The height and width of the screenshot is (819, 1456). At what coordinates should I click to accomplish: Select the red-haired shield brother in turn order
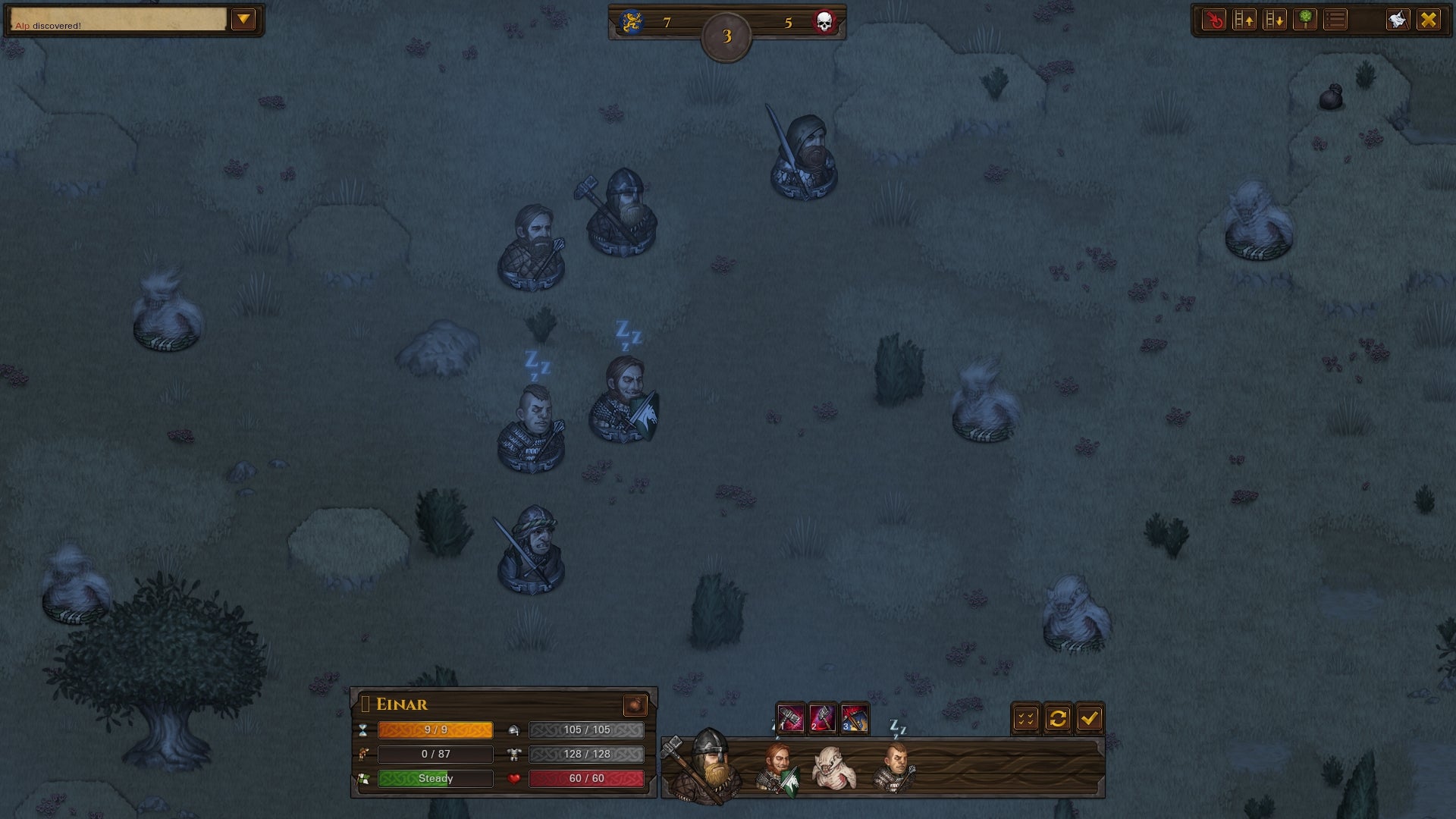click(777, 767)
